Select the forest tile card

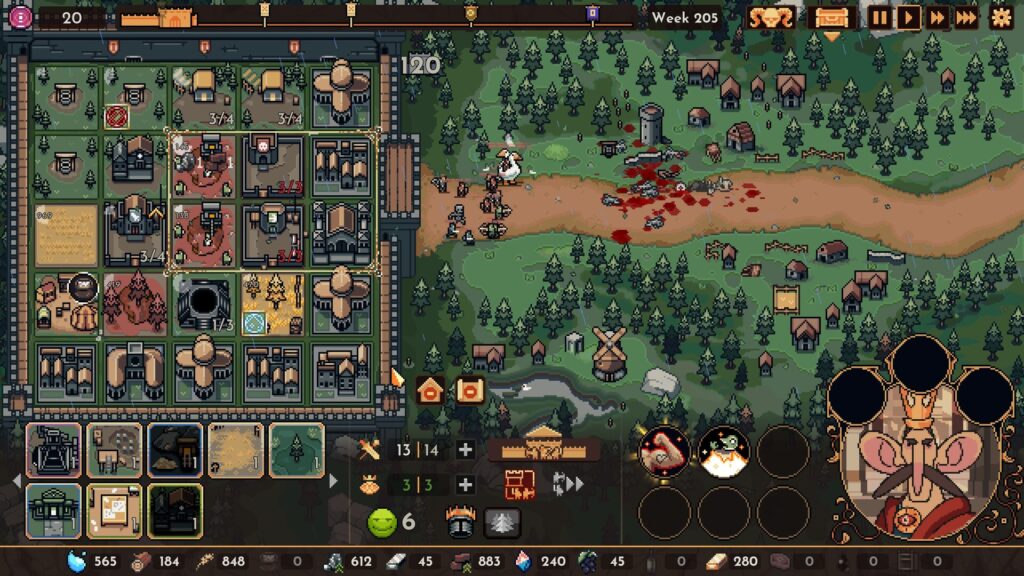coord(297,450)
